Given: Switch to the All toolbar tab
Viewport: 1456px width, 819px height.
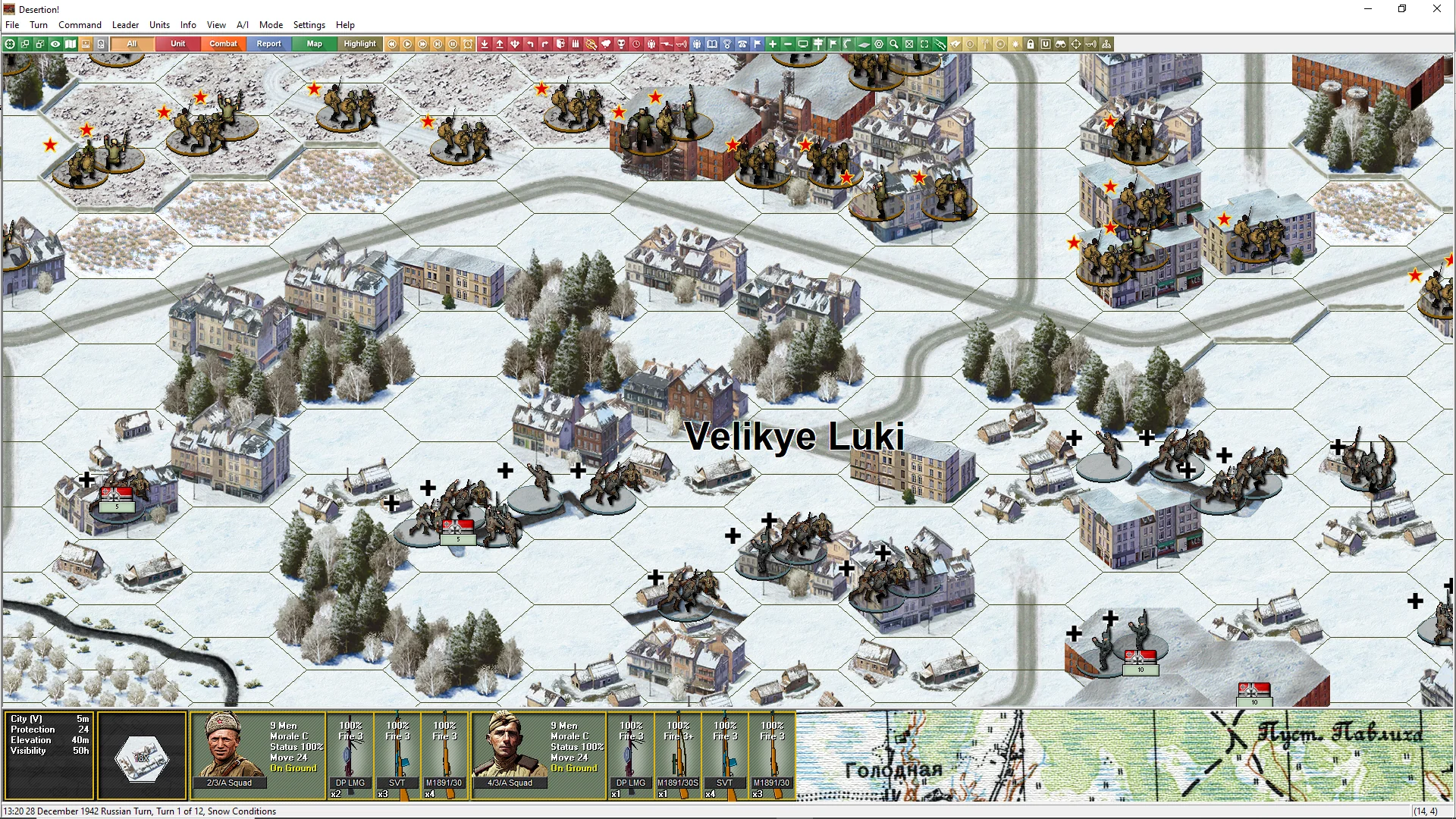Looking at the screenshot, I should pyautogui.click(x=132, y=44).
